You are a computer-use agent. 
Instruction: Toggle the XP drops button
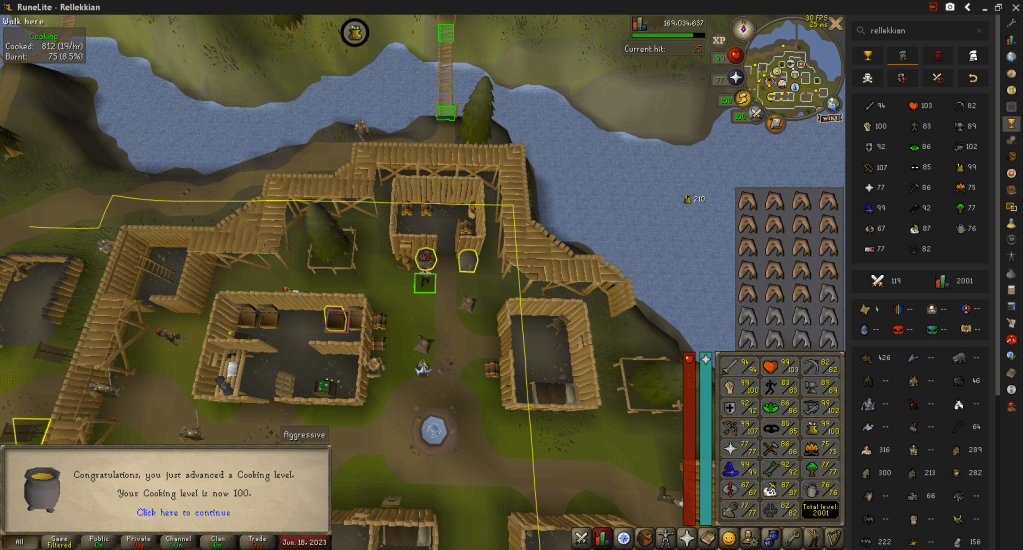pyautogui.click(x=719, y=42)
